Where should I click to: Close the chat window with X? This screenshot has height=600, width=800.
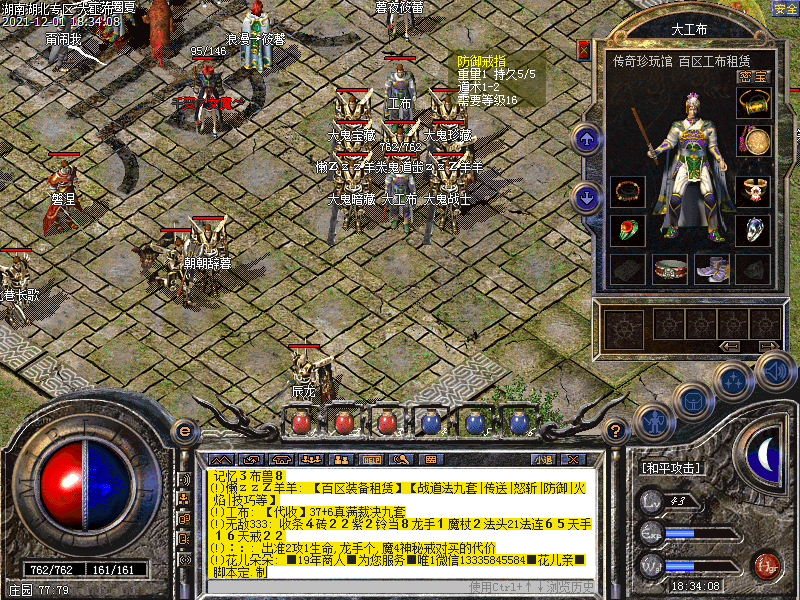tap(573, 459)
